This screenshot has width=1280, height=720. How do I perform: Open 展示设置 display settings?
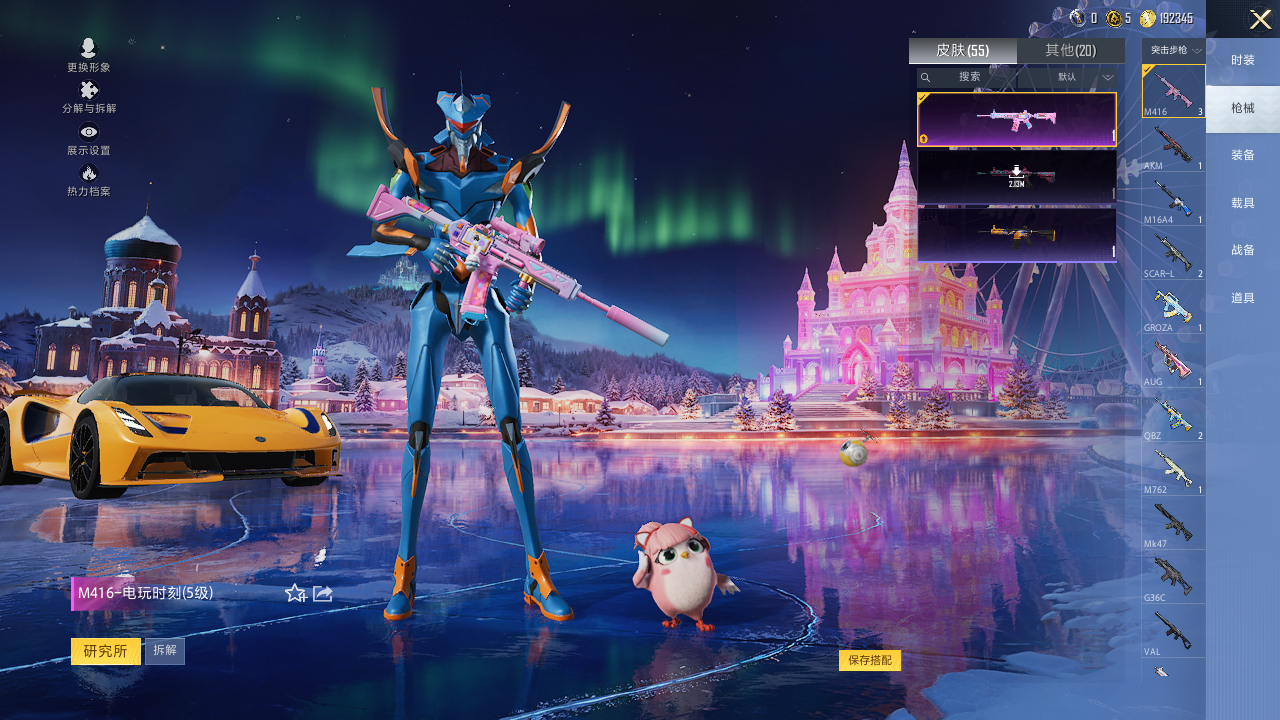click(89, 138)
